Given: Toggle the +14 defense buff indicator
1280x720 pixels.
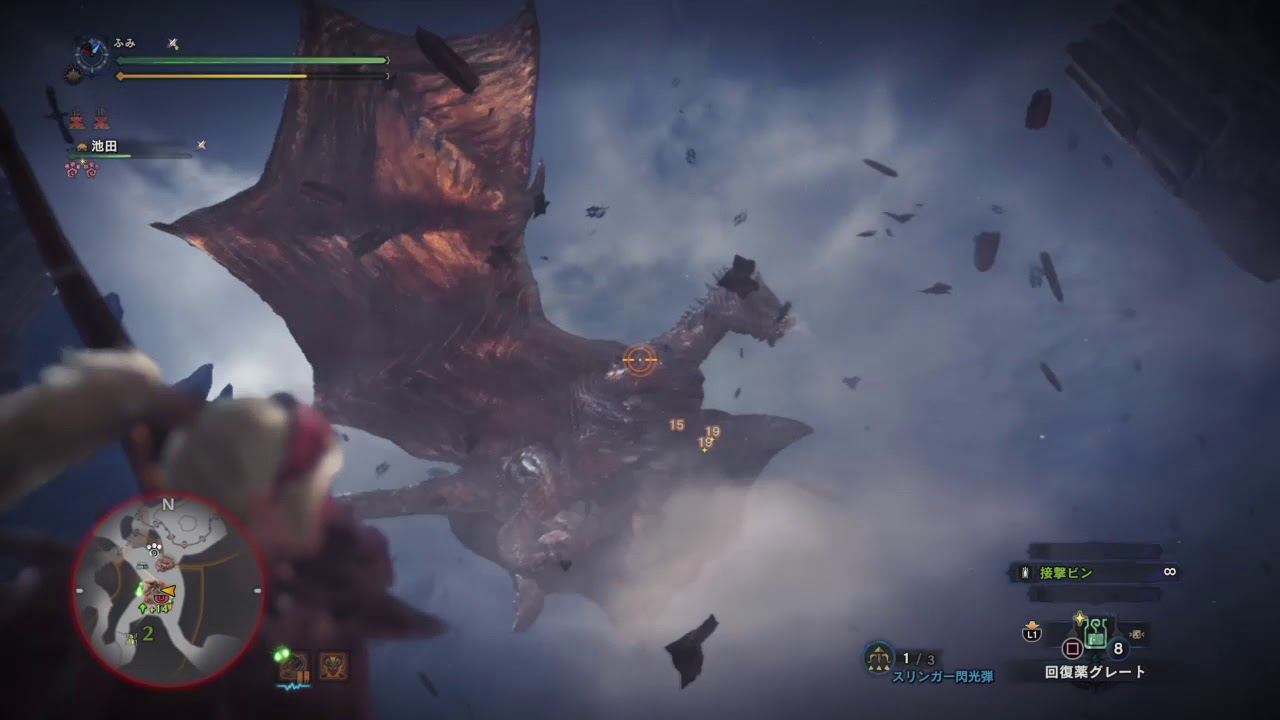Looking at the screenshot, I should pos(155,607).
